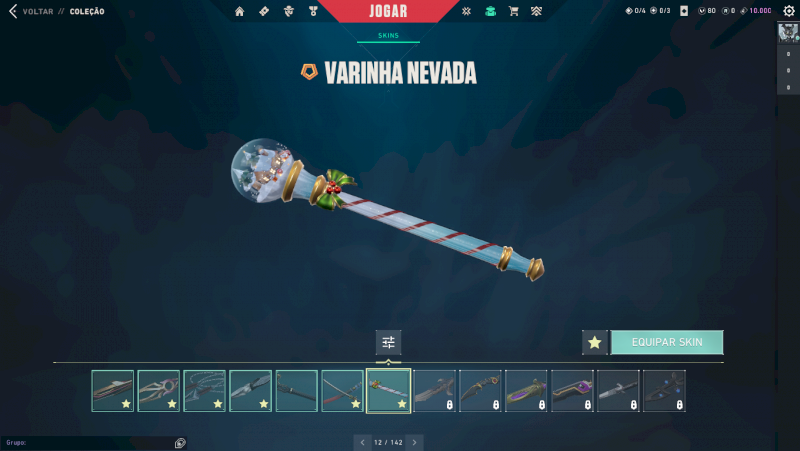Go to the next skin page arrow

(x=415, y=441)
